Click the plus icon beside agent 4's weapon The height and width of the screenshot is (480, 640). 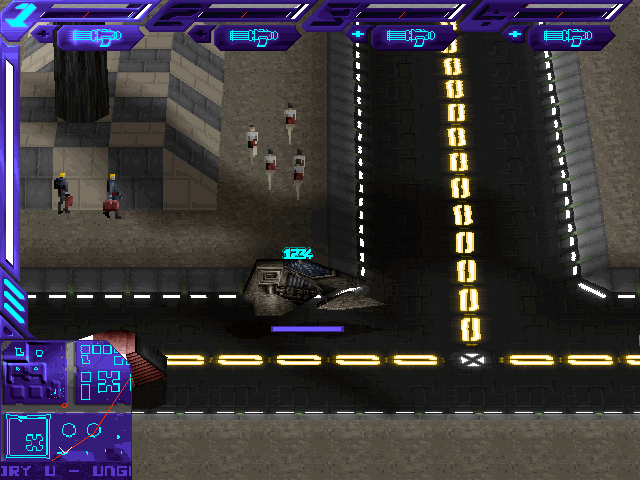tap(515, 35)
